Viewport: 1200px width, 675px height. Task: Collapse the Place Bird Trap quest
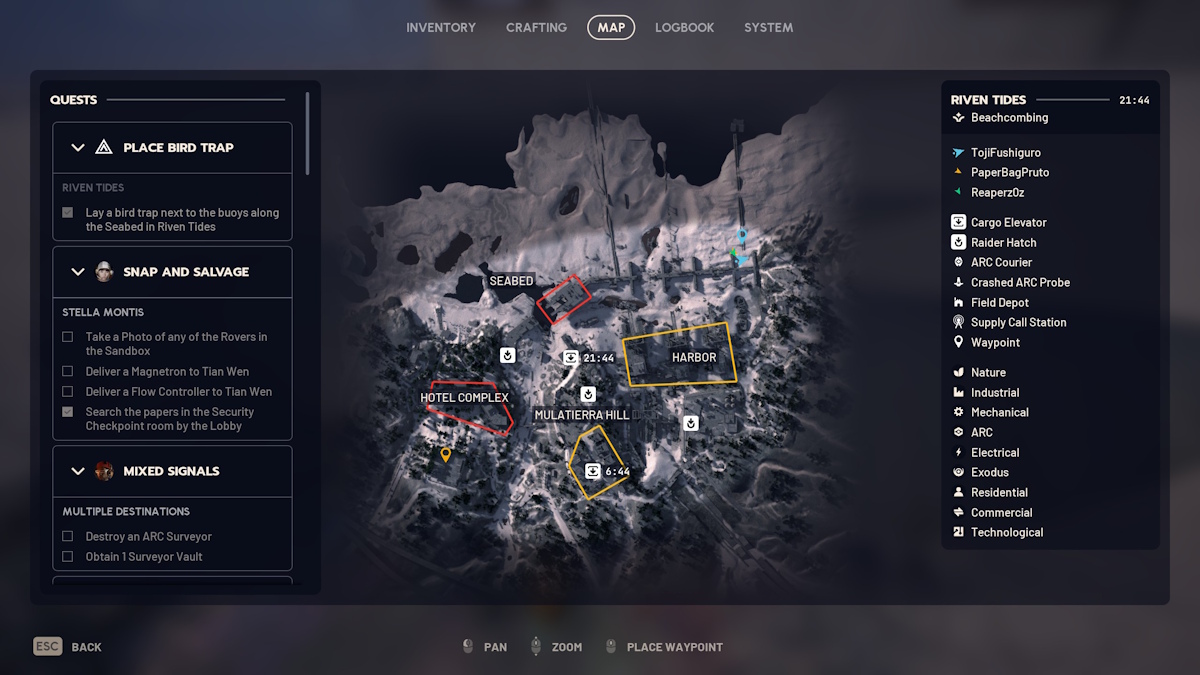point(78,148)
